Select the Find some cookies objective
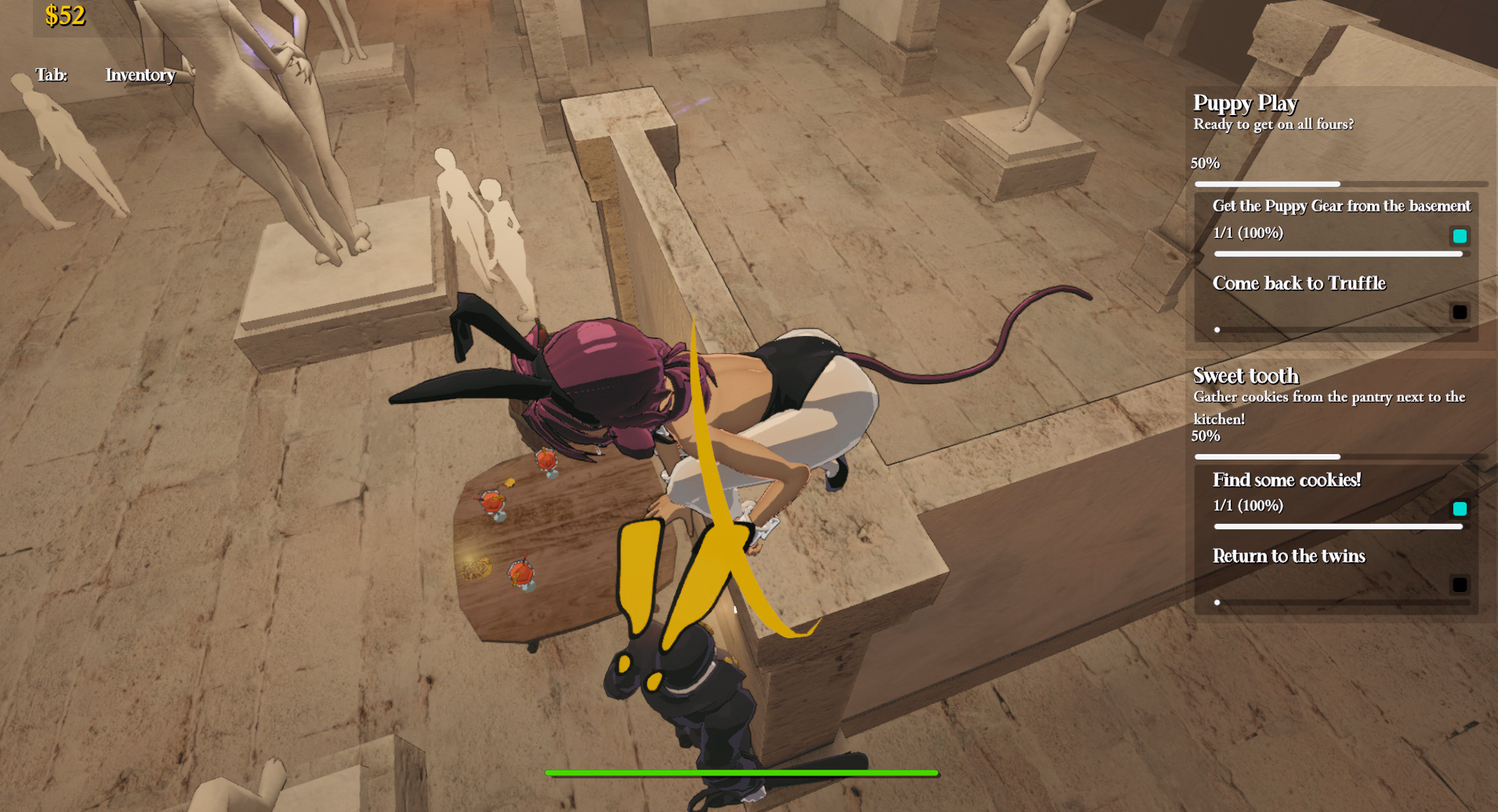The image size is (1498, 812). pyautogui.click(x=1286, y=480)
